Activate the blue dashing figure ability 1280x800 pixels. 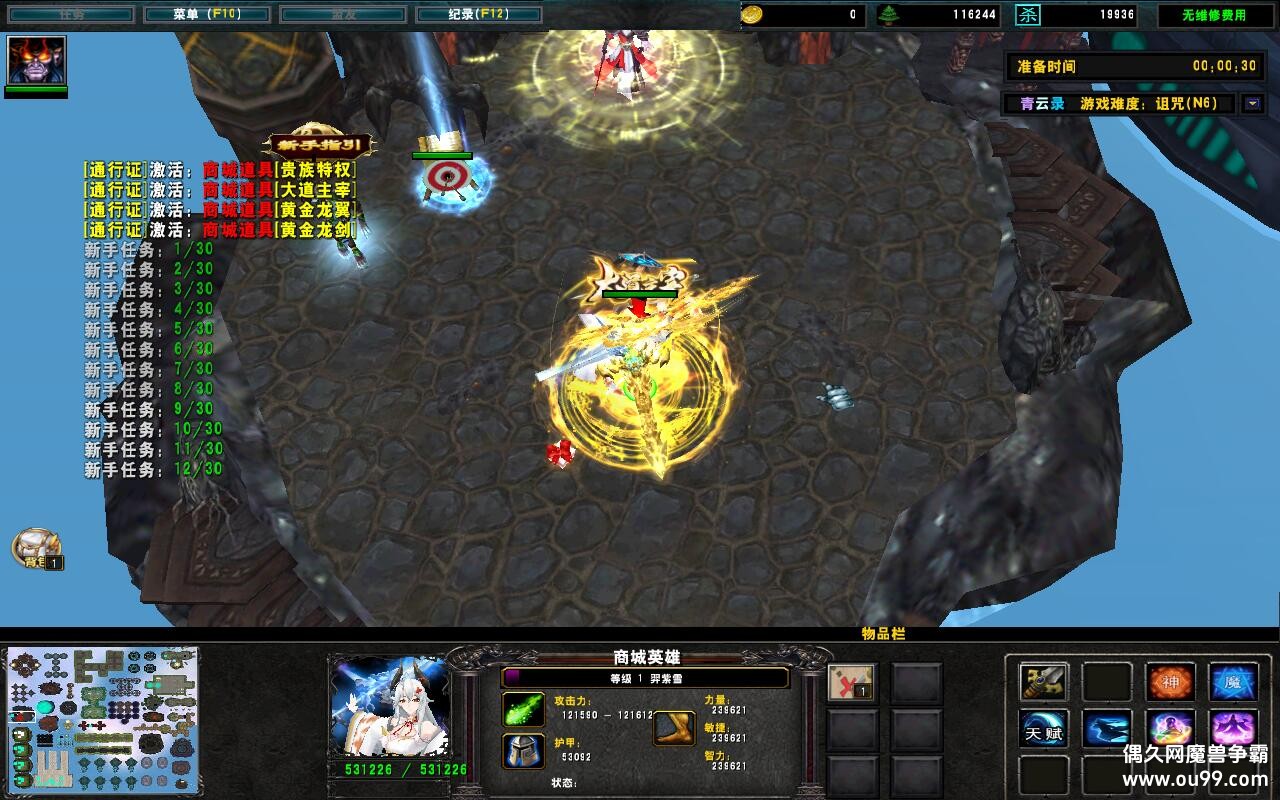pos(1107,729)
